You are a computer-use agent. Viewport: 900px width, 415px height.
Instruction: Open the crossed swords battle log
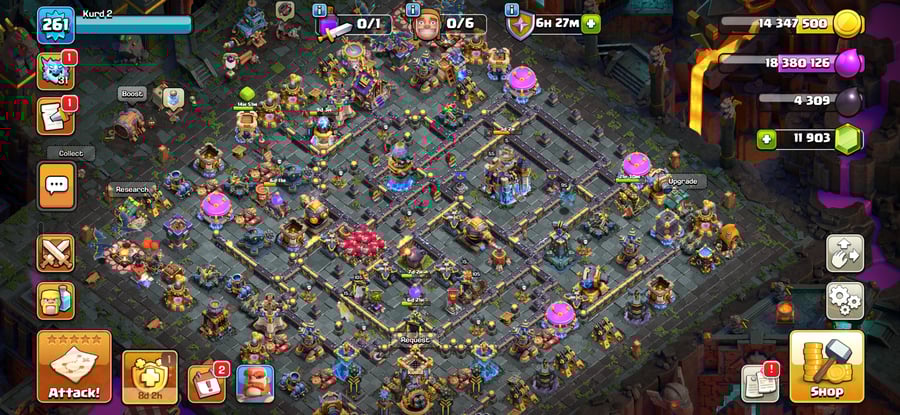click(56, 253)
